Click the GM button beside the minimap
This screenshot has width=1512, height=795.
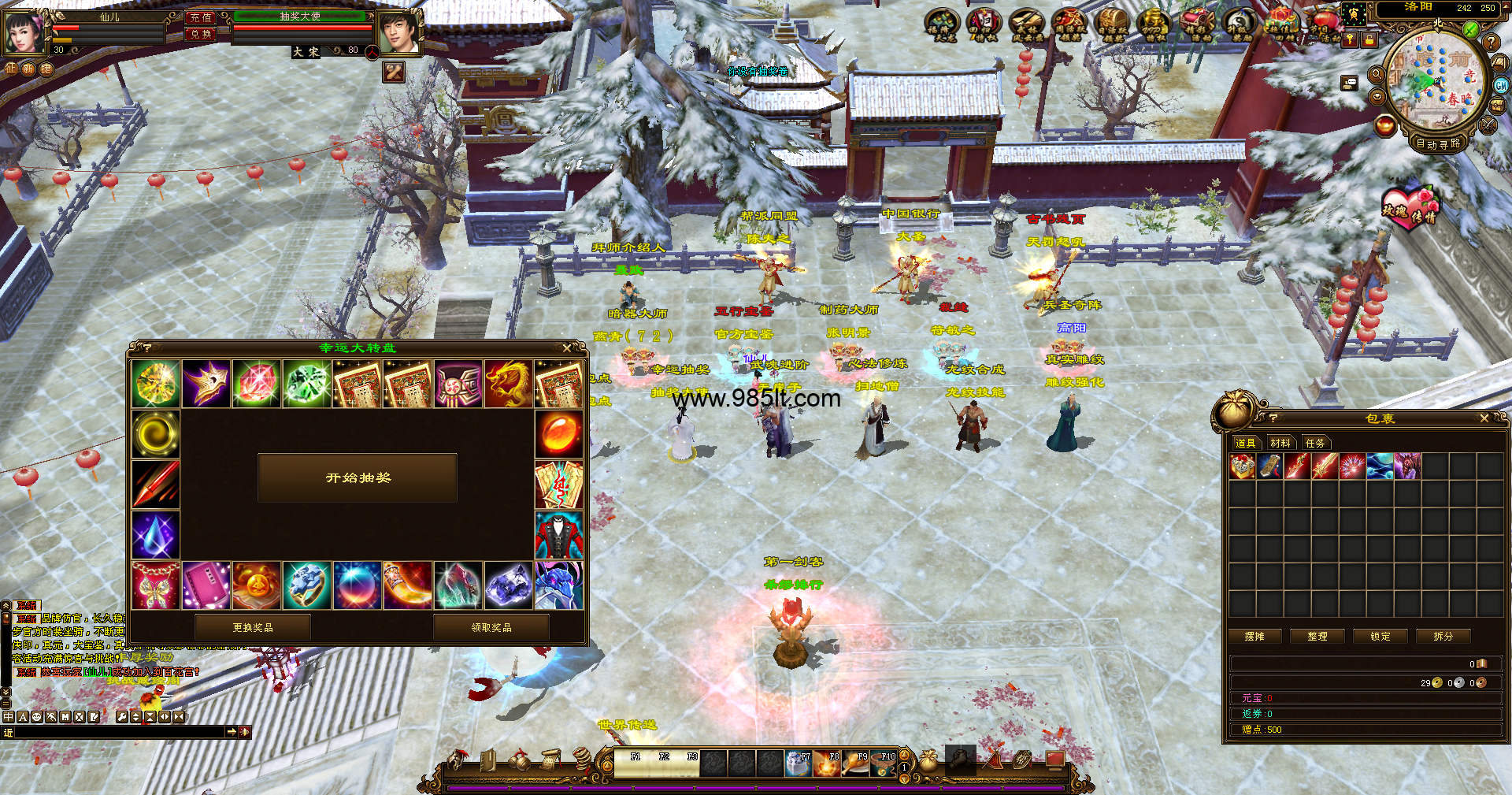pos(1501,85)
